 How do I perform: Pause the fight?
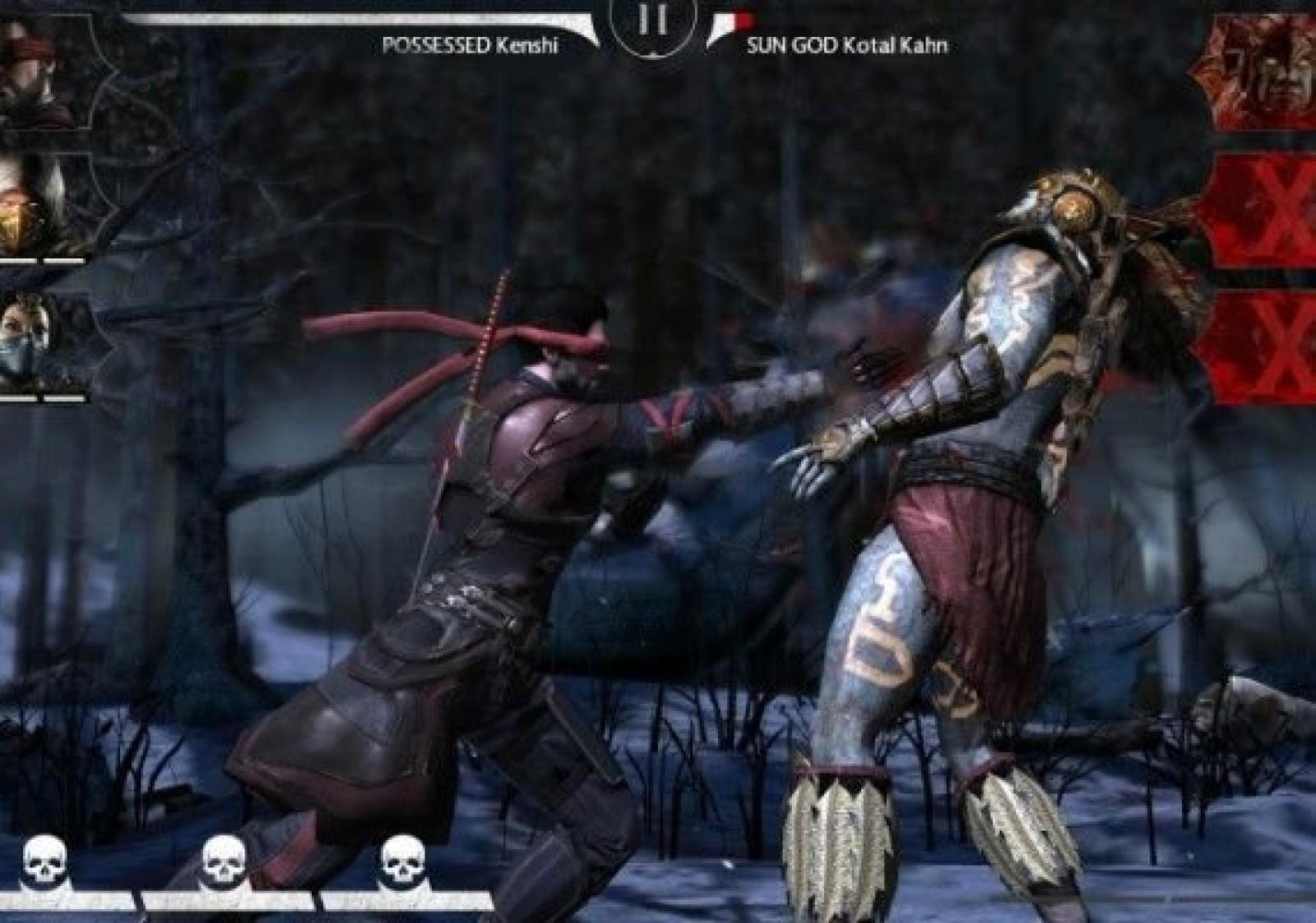(x=651, y=23)
